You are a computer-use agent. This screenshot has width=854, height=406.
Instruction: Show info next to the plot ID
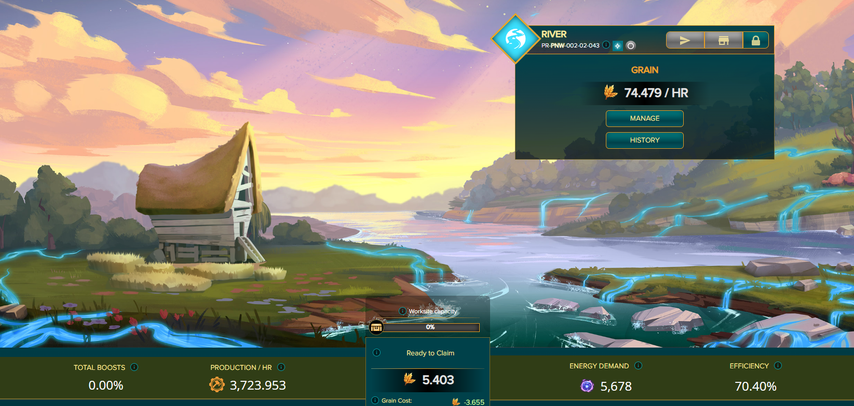[x=606, y=46]
